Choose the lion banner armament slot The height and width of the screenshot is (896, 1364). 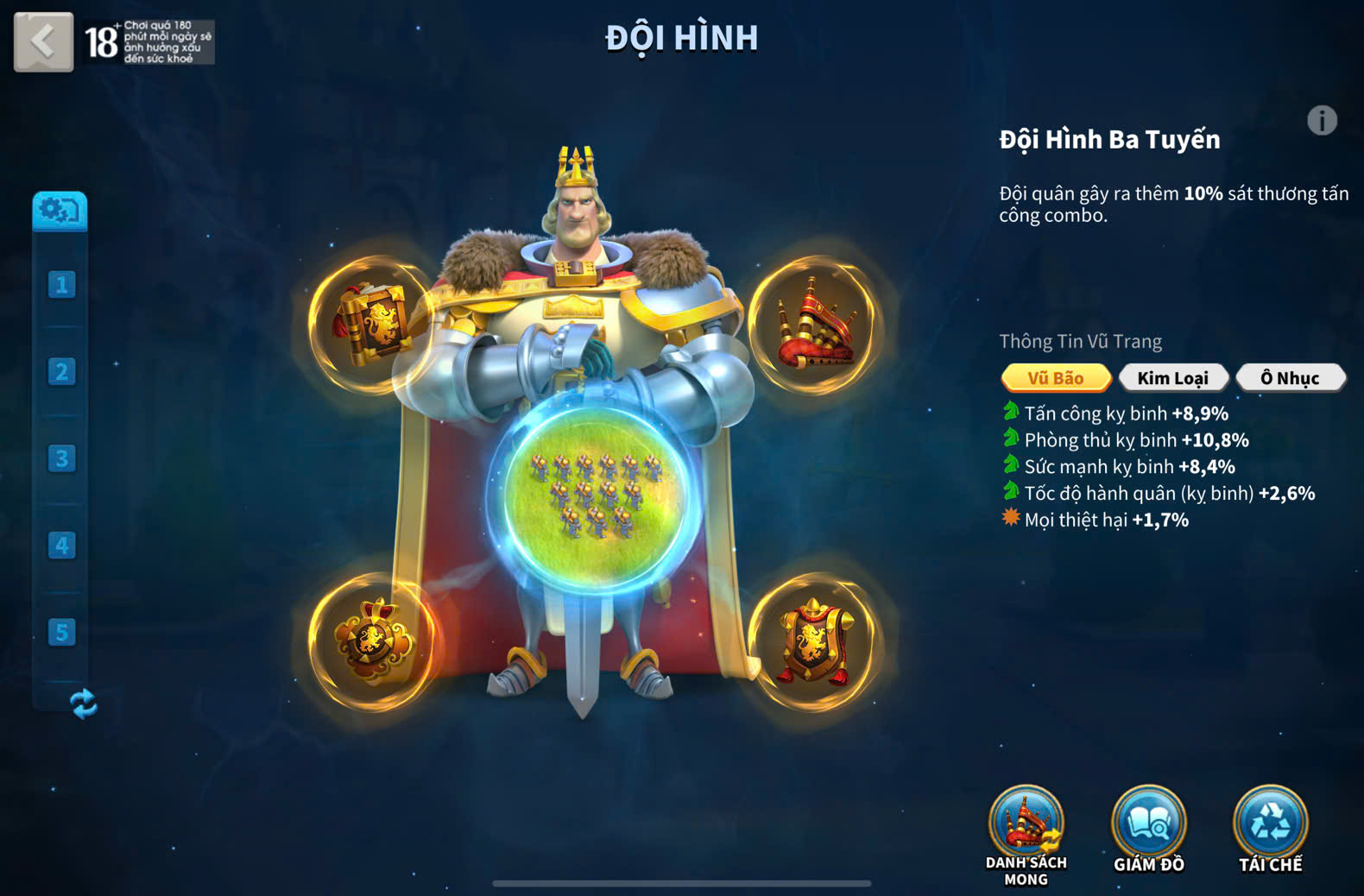812,641
